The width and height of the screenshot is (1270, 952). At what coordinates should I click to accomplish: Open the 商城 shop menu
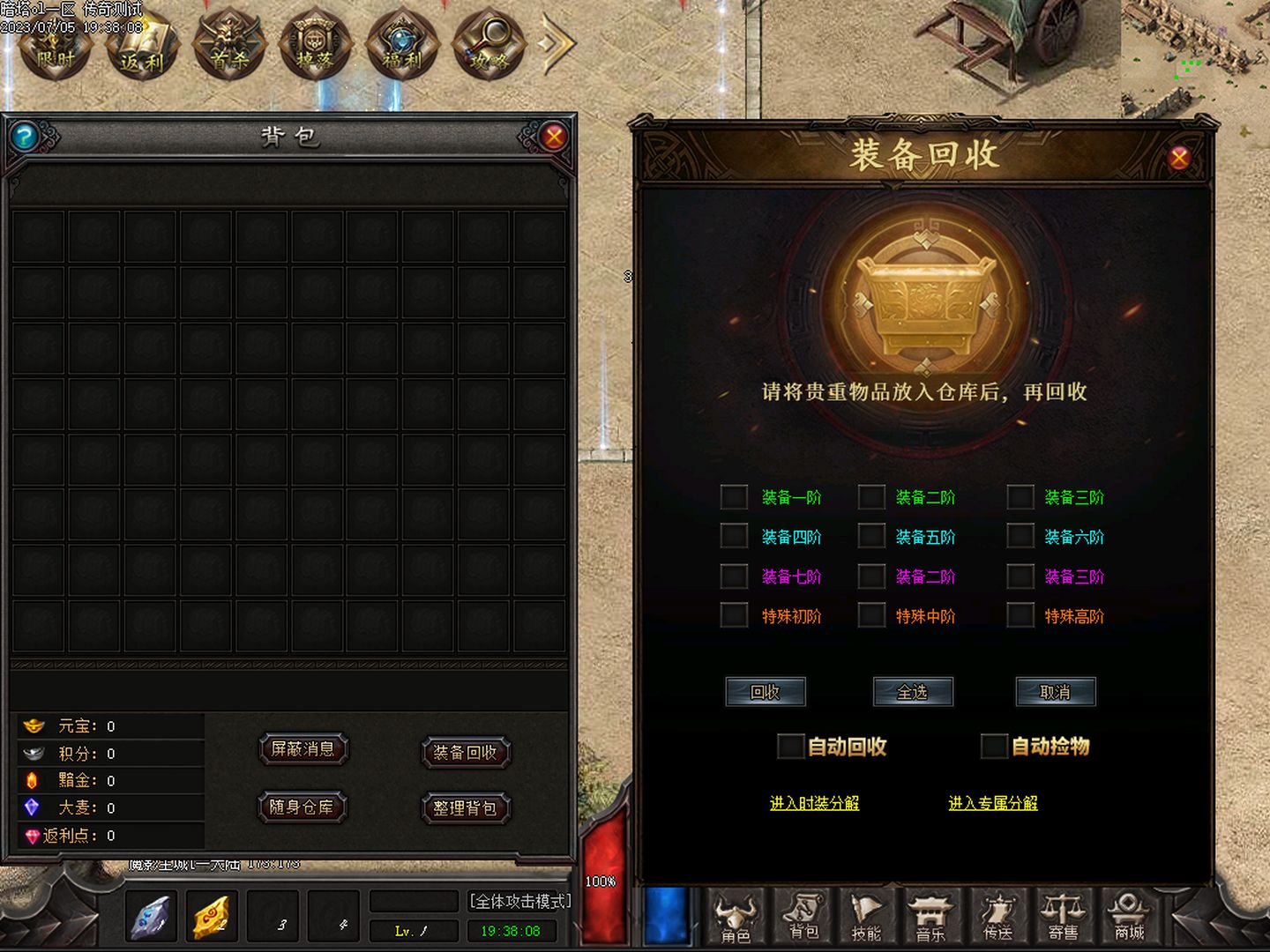point(1129,917)
